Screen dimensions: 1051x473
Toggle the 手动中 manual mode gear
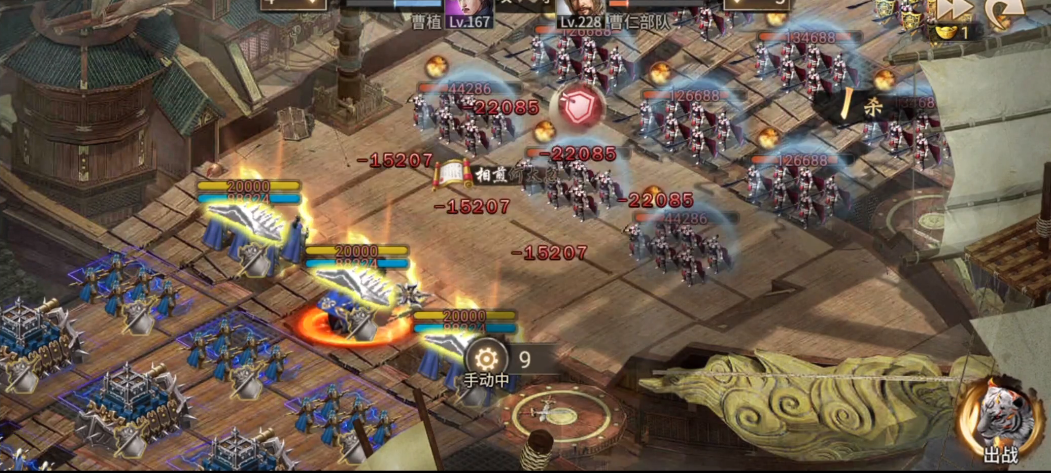(489, 358)
